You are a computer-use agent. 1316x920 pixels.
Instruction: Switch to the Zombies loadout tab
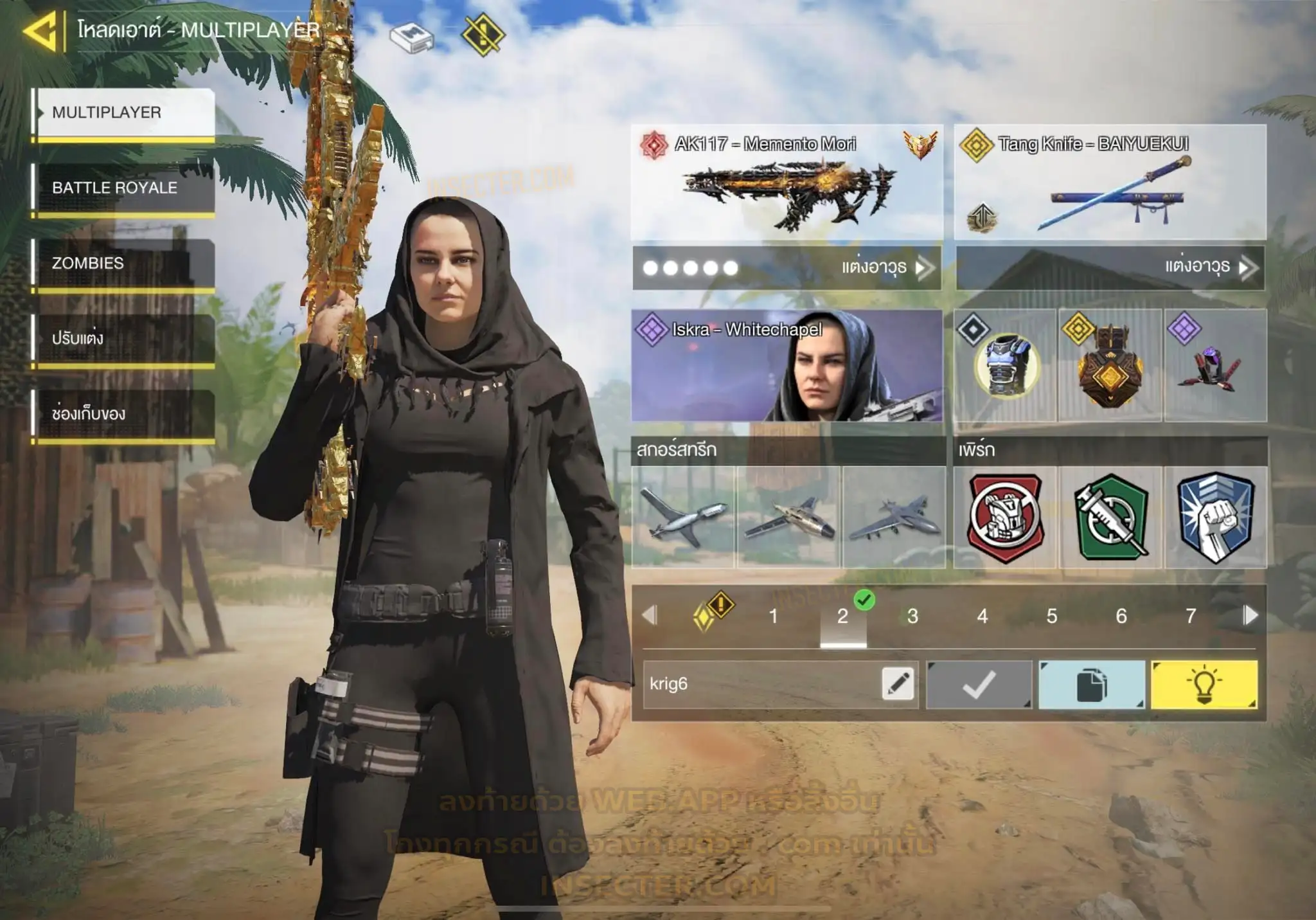pos(123,264)
